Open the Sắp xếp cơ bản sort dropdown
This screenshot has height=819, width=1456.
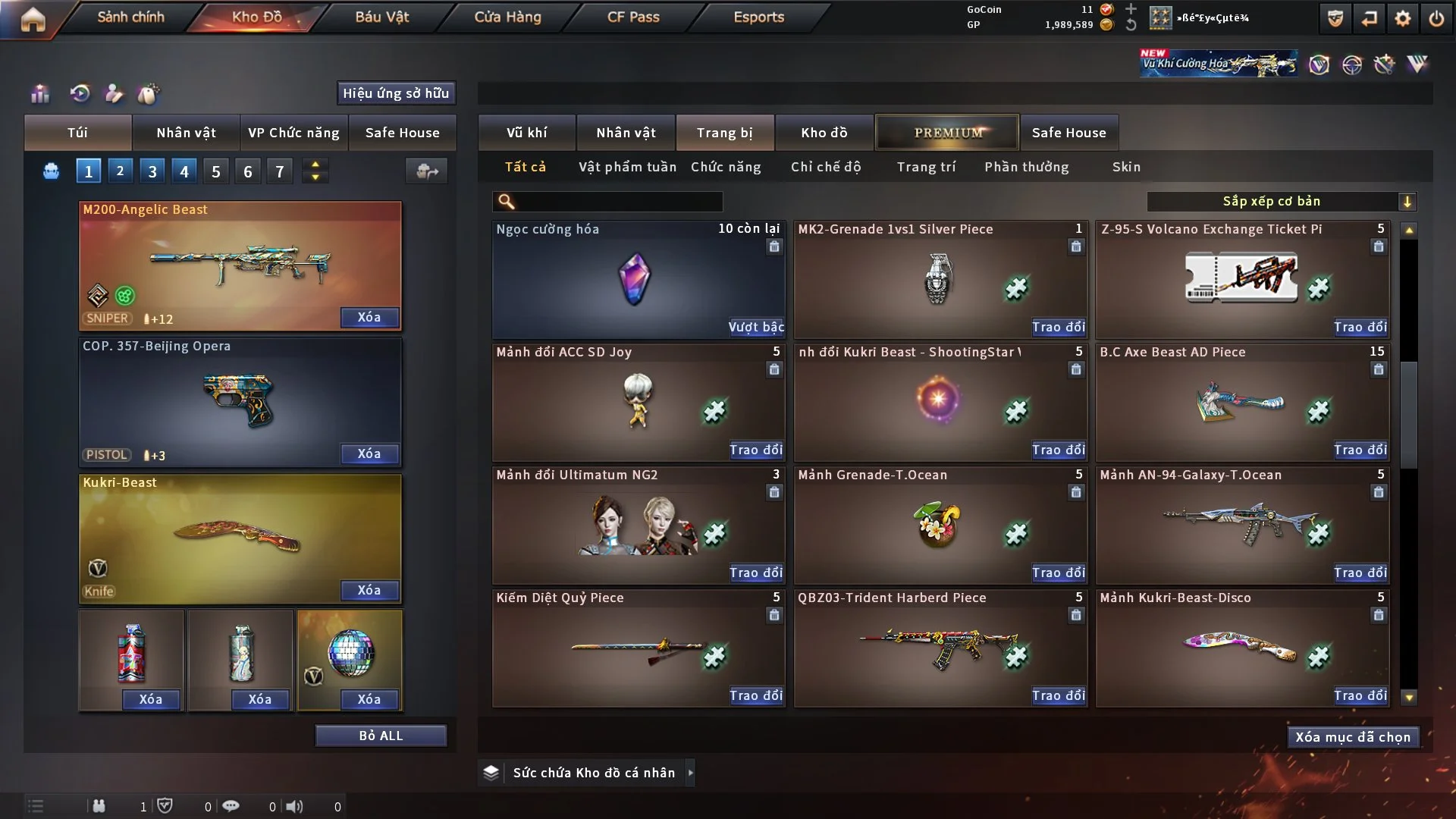pyautogui.click(x=1281, y=201)
